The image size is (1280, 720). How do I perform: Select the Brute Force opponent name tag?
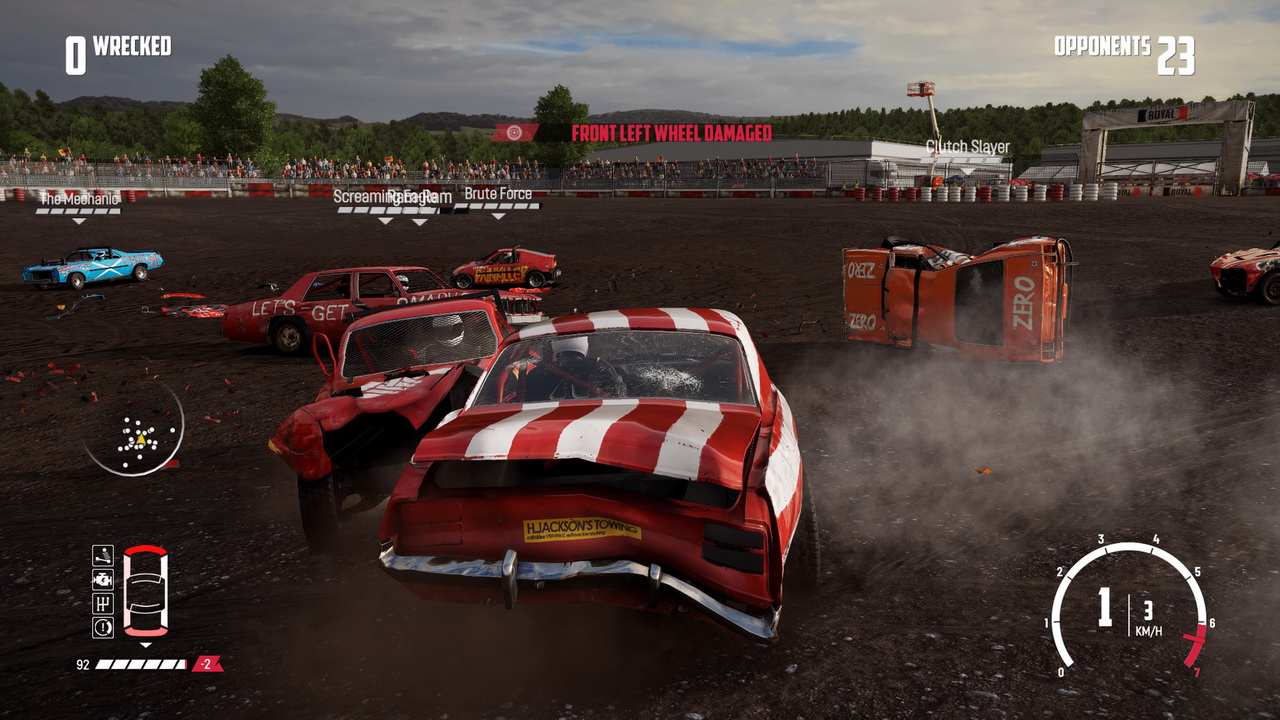498,194
